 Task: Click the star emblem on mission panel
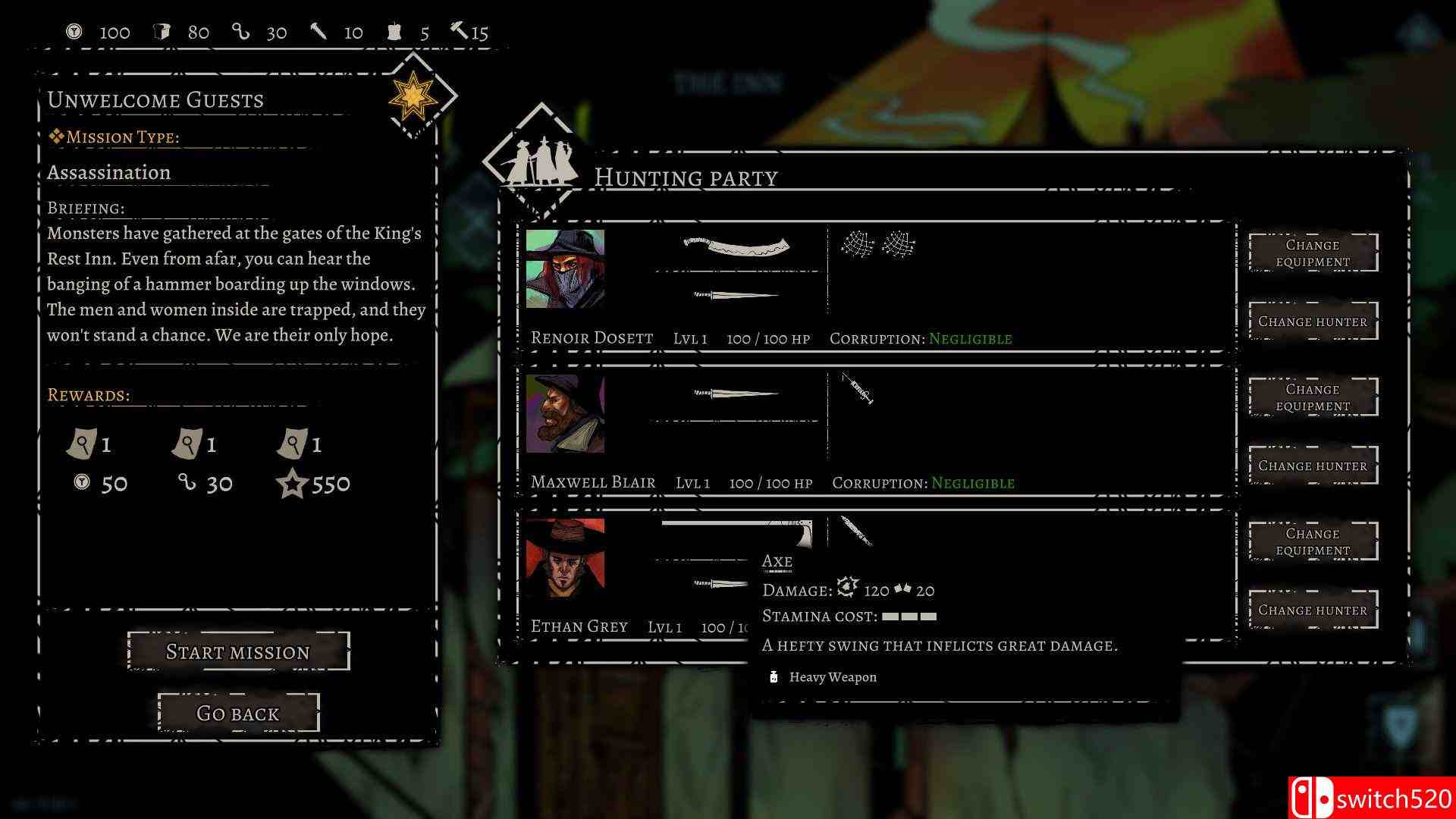coord(413,96)
